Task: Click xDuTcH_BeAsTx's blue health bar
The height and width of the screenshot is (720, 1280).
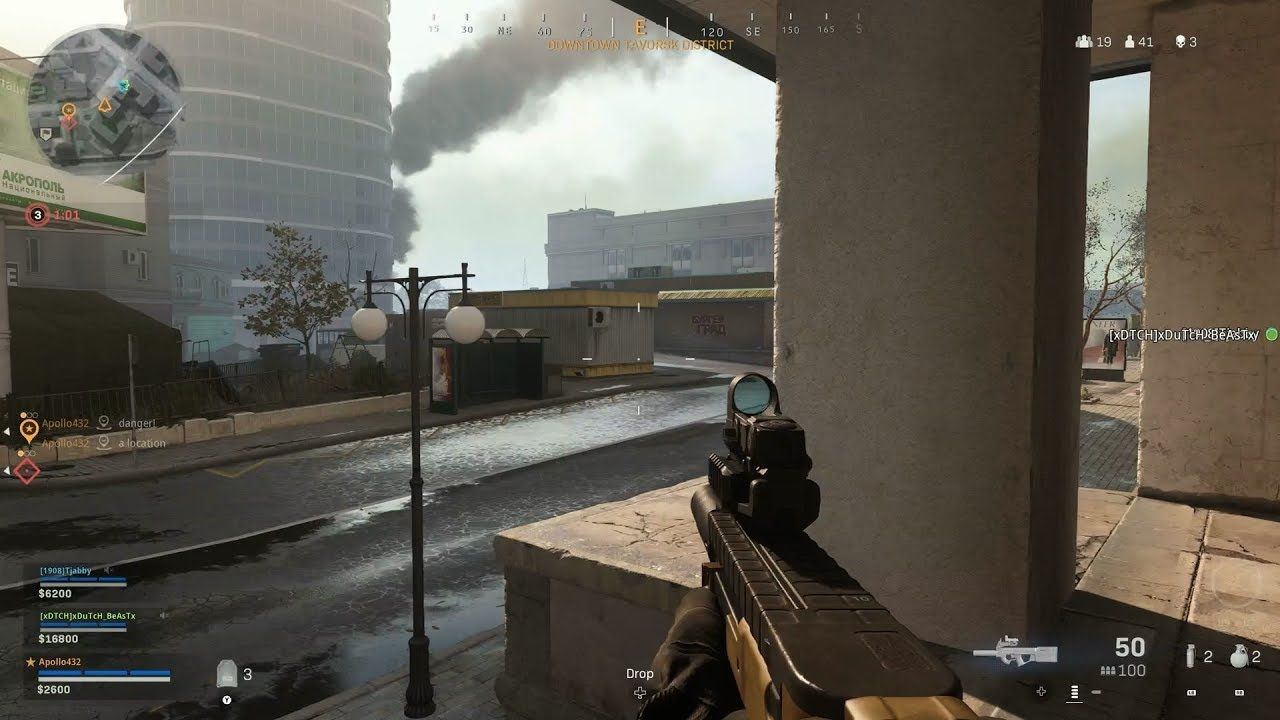Action: (83, 625)
